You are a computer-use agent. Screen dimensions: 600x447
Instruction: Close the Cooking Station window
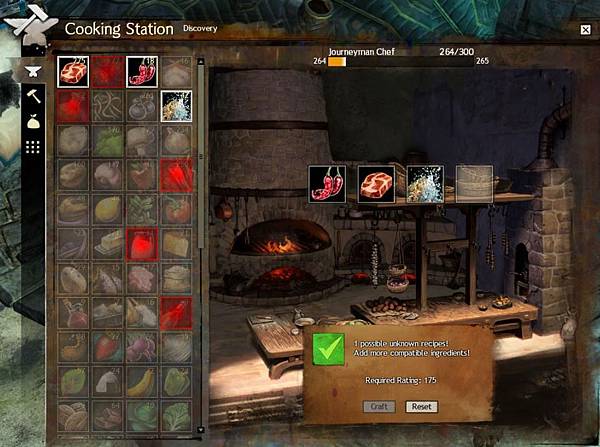coord(584,30)
